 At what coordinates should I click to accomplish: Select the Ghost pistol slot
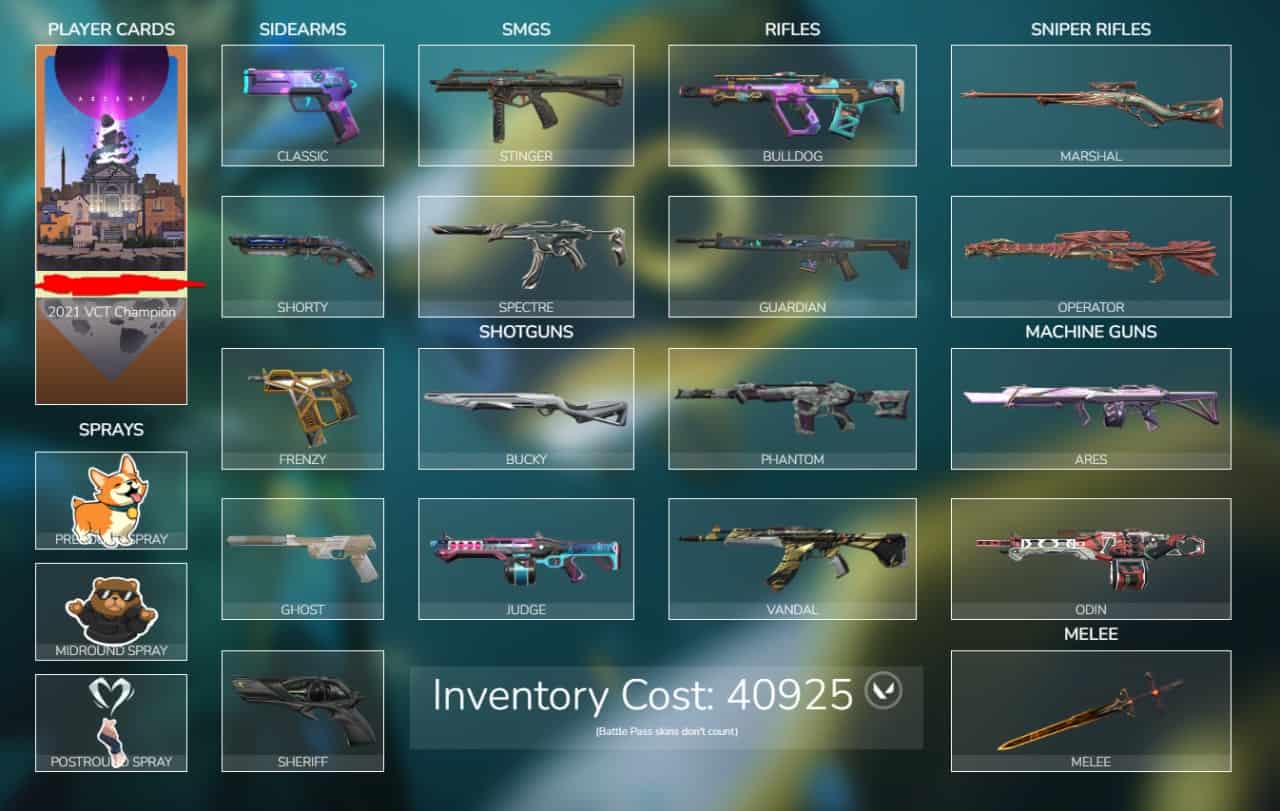coord(302,555)
